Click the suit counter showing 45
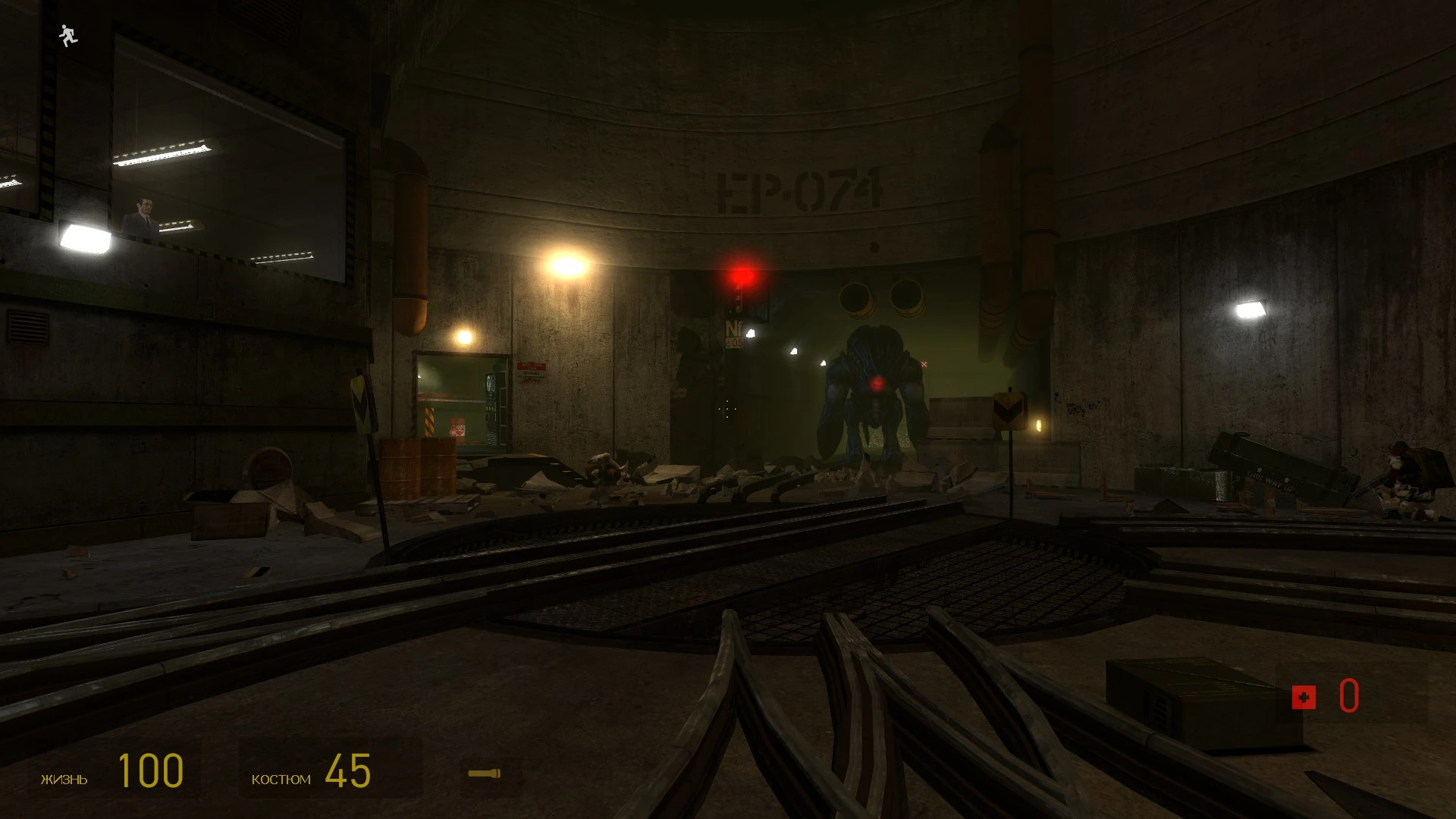This screenshot has width=1456, height=819. click(349, 770)
